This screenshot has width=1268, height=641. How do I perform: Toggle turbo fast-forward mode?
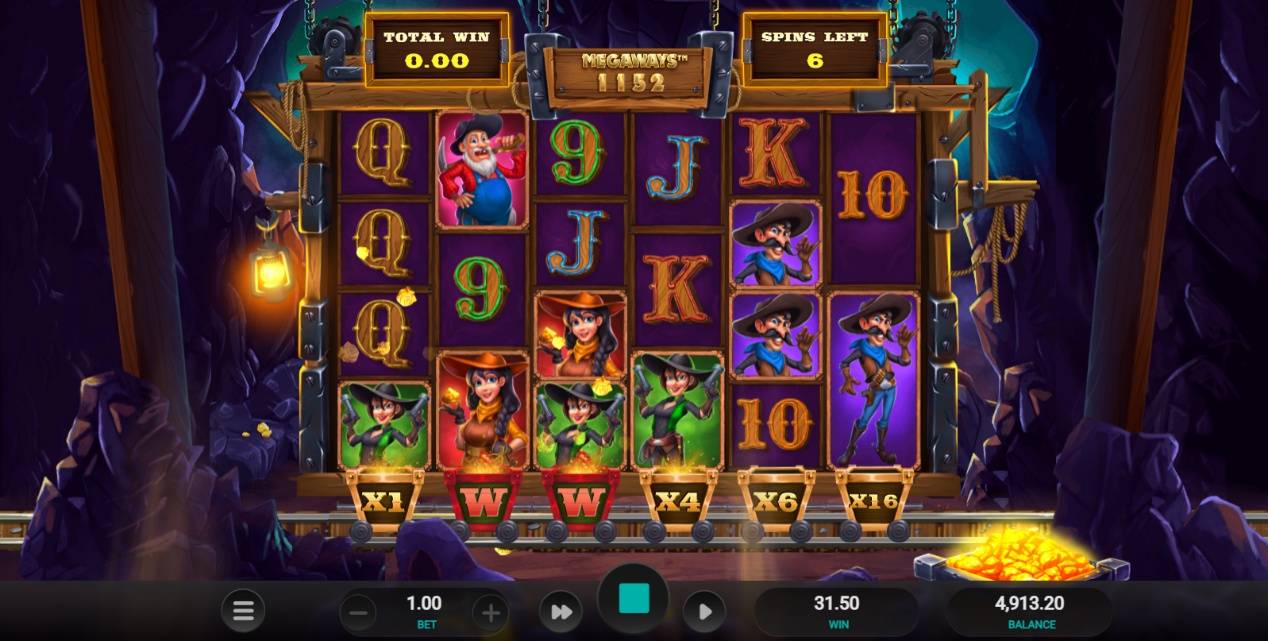click(x=561, y=611)
